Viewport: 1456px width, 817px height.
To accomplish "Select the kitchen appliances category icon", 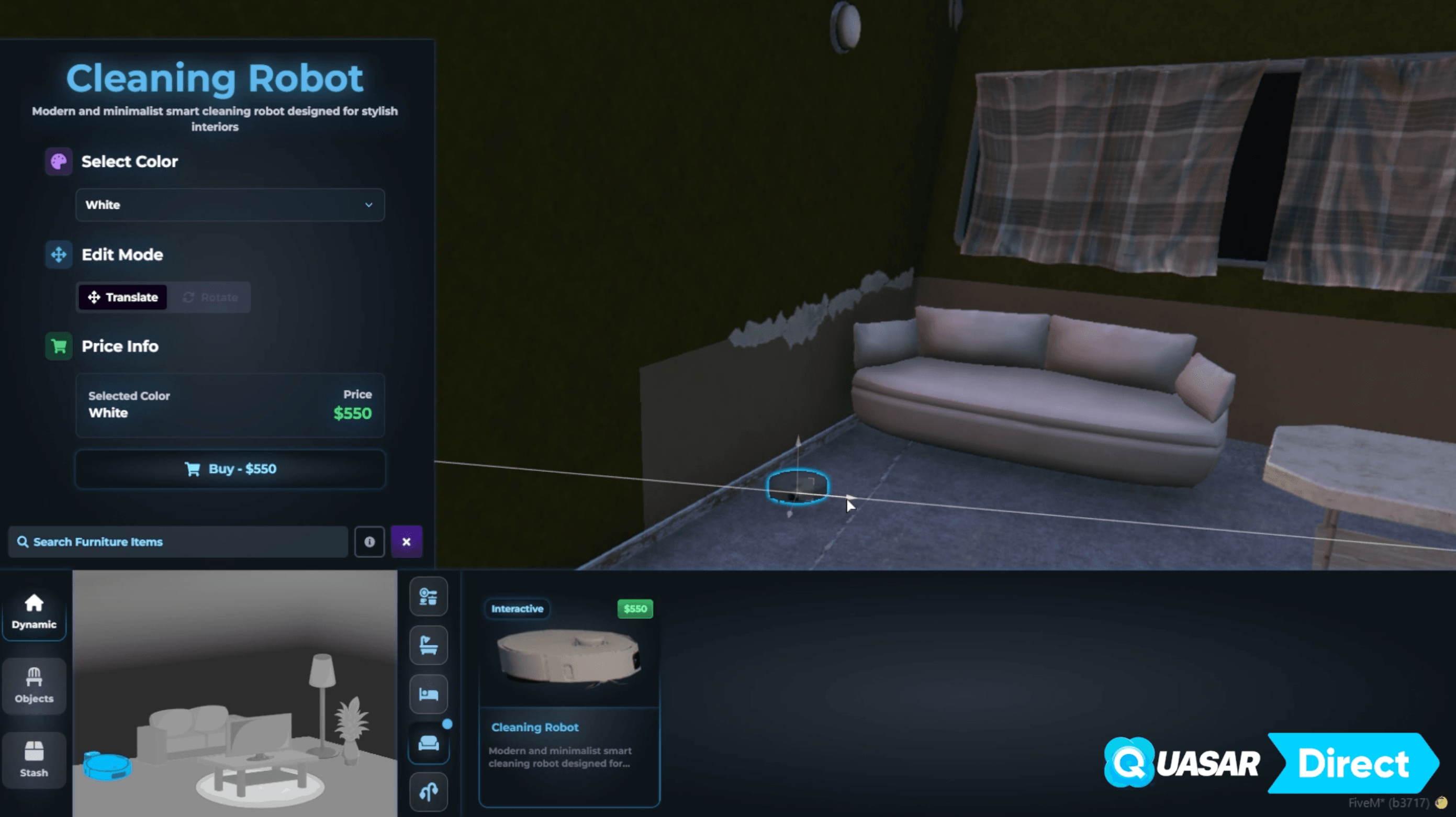I will coord(429,597).
